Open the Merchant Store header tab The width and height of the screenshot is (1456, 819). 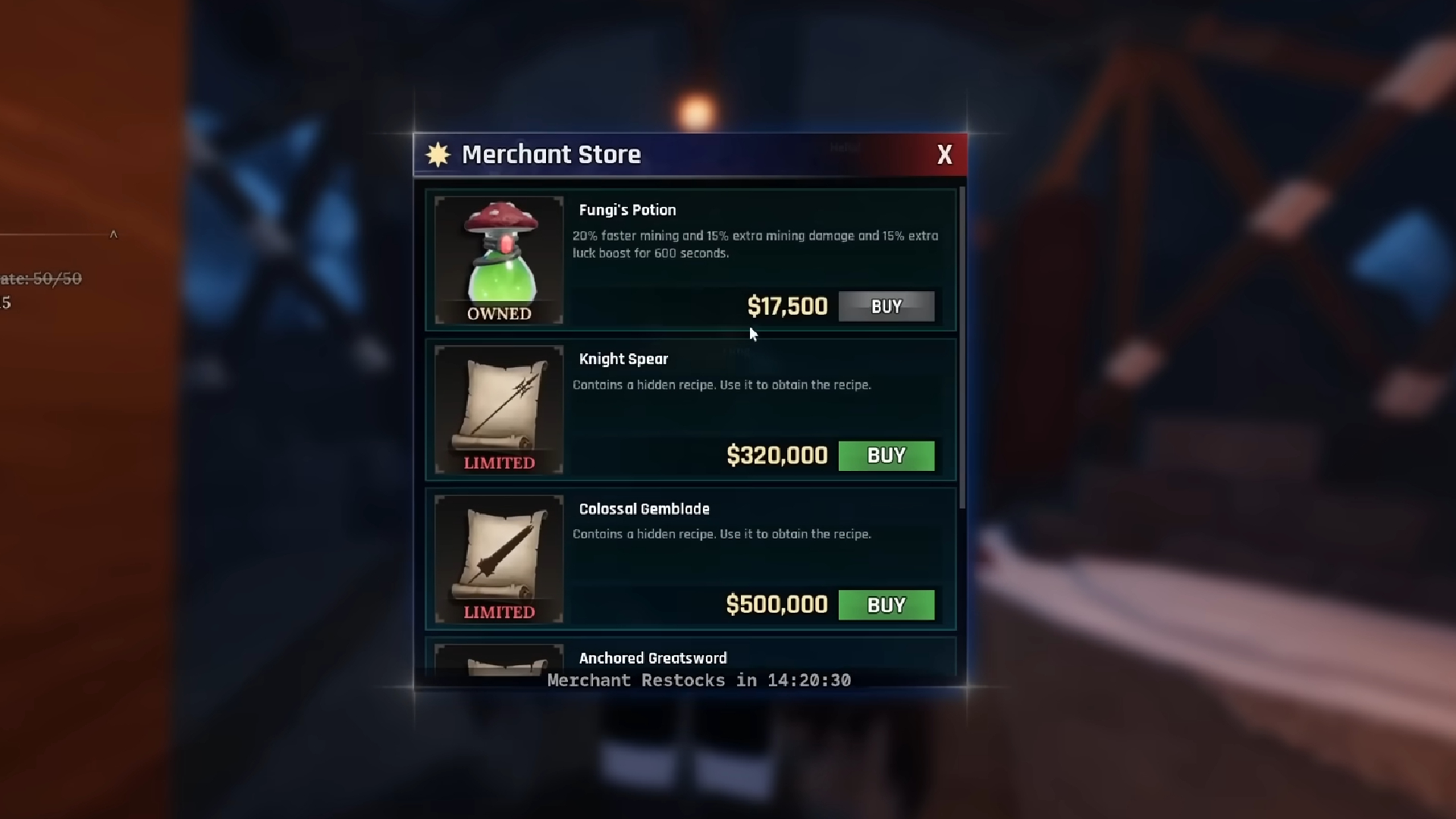(x=551, y=154)
